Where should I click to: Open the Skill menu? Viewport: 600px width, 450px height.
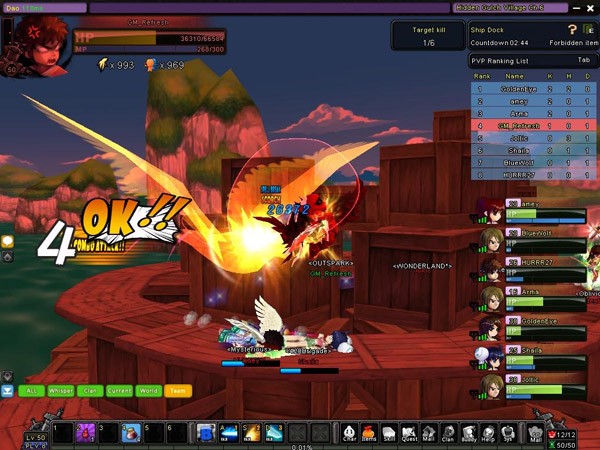click(x=389, y=432)
